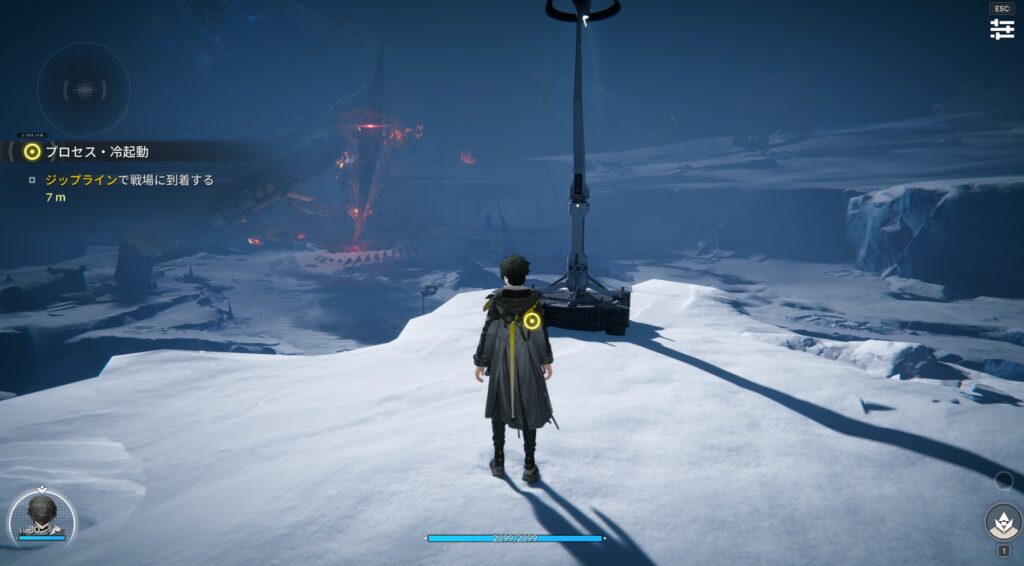Click the small empty circular skill slot
The image size is (1024, 566).
tap(1003, 481)
